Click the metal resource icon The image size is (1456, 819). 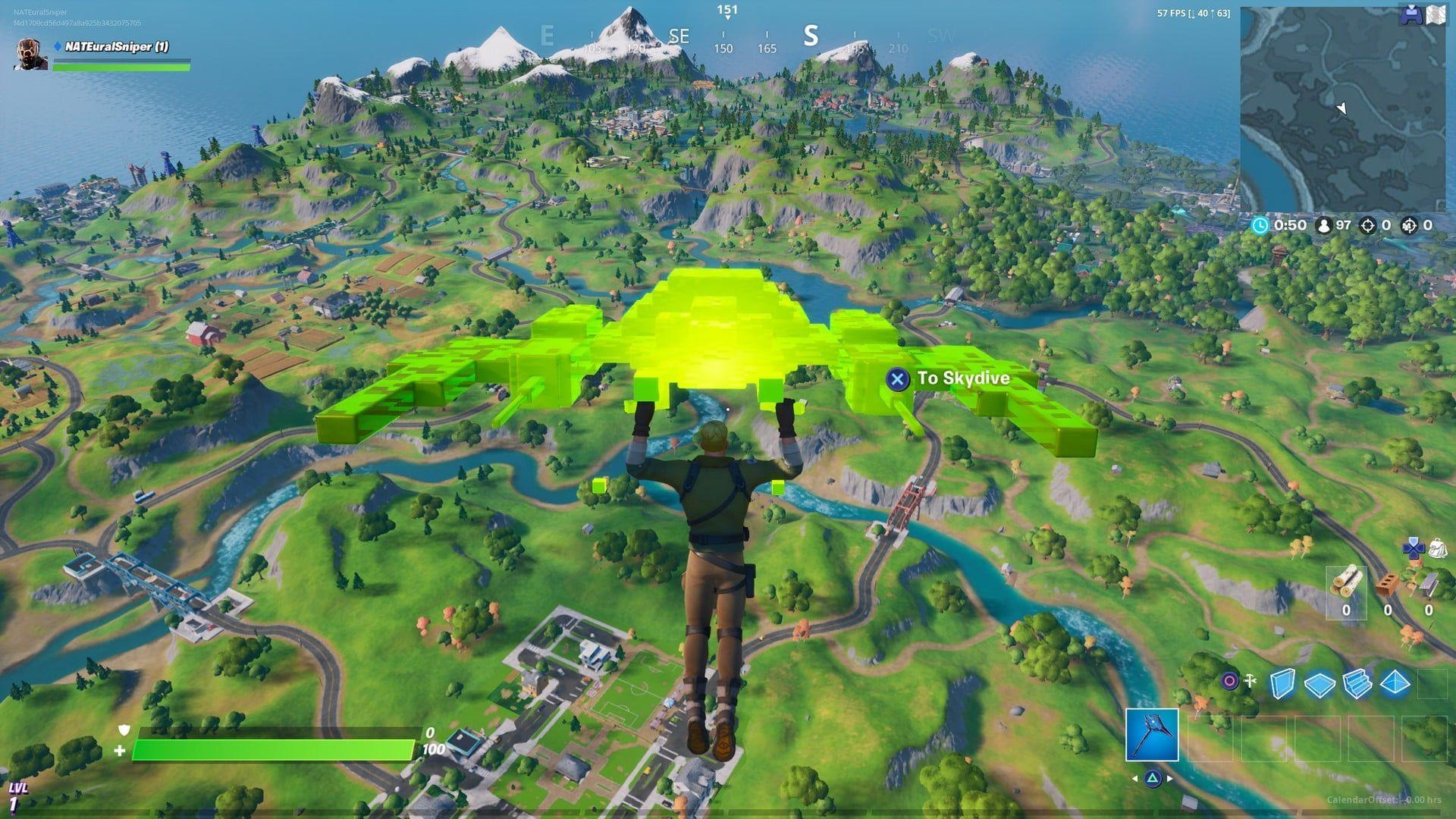(1427, 584)
